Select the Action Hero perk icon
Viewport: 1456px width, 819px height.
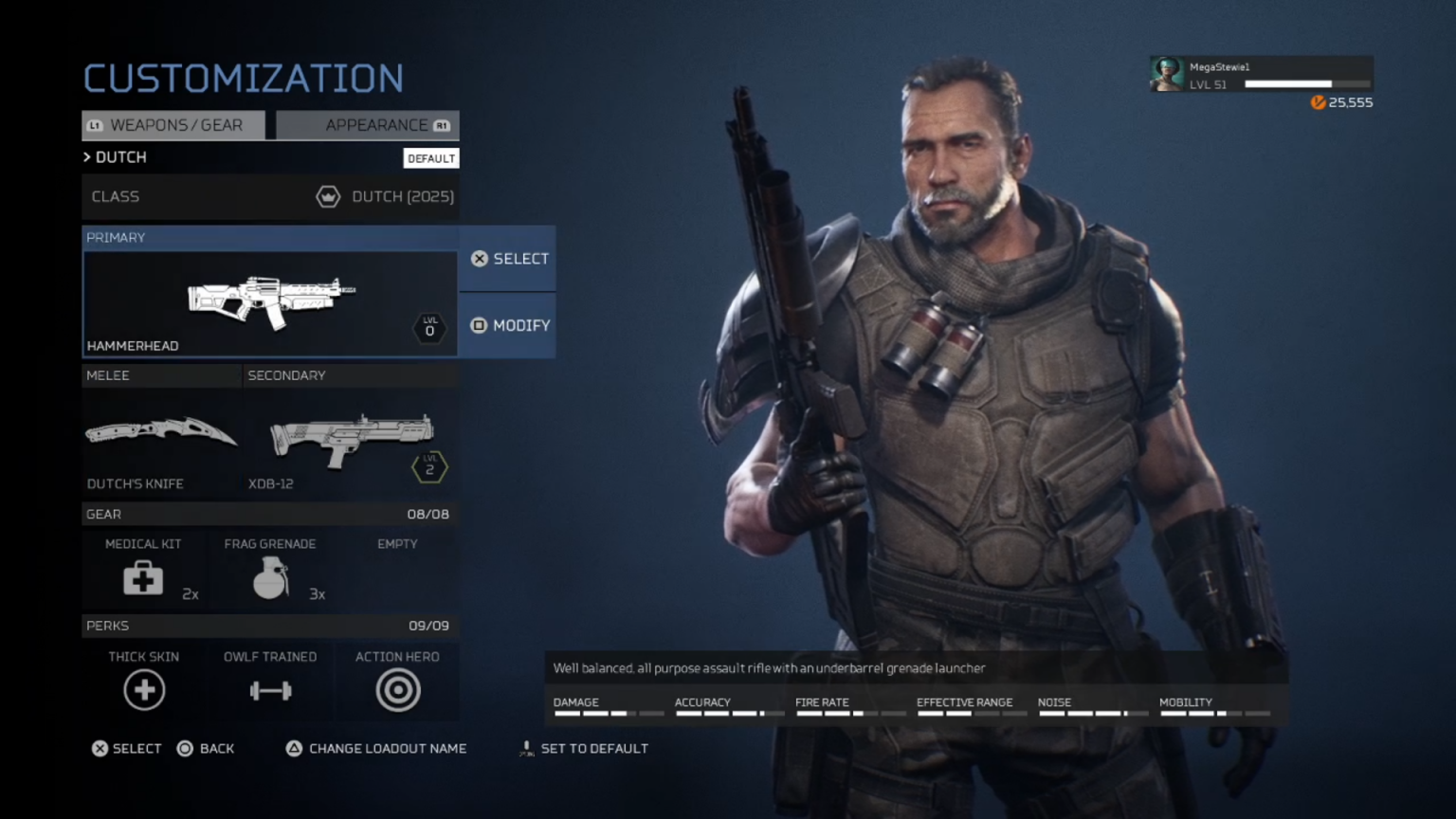[397, 690]
